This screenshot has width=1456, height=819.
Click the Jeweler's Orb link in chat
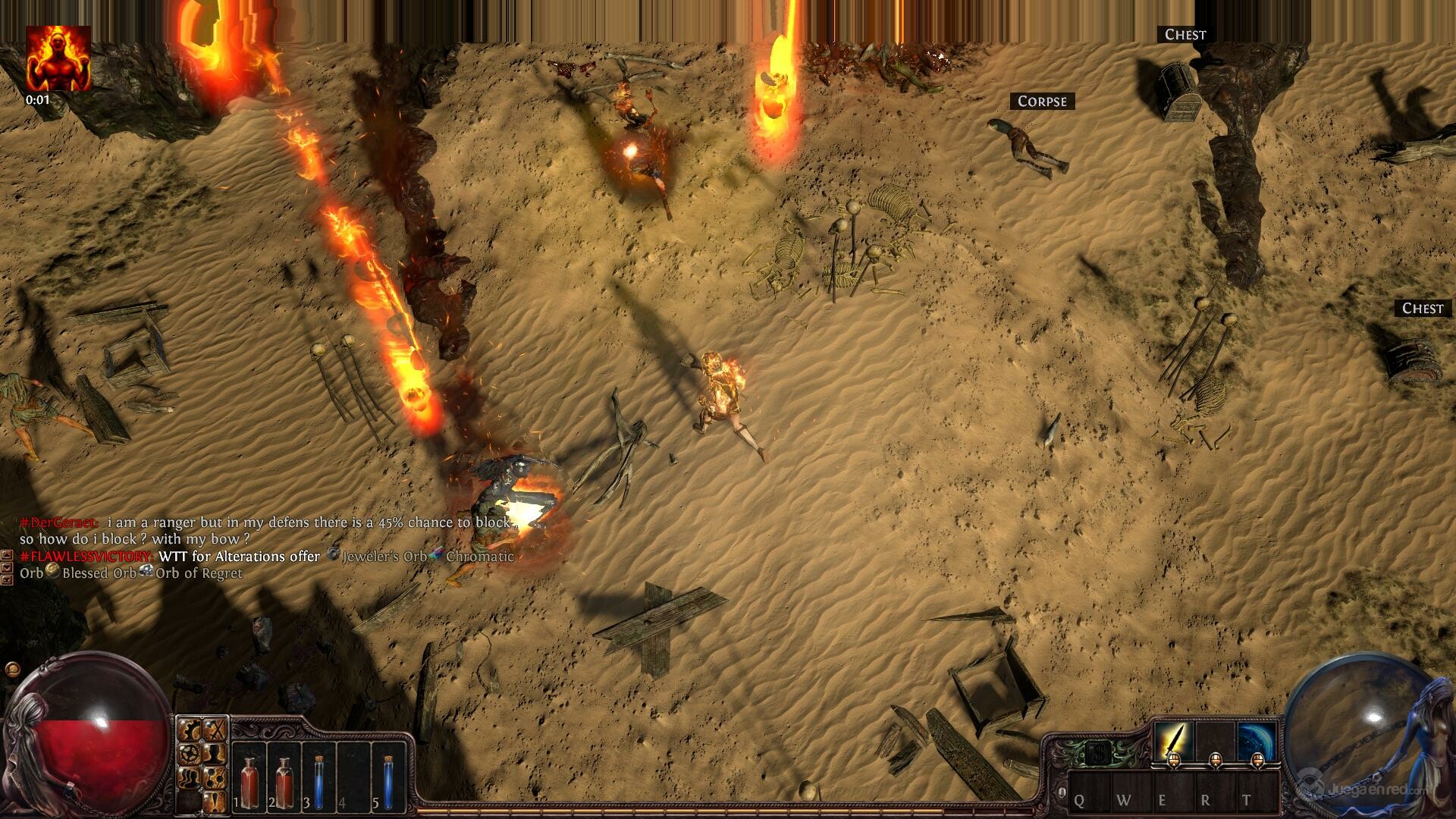pyautogui.click(x=384, y=557)
